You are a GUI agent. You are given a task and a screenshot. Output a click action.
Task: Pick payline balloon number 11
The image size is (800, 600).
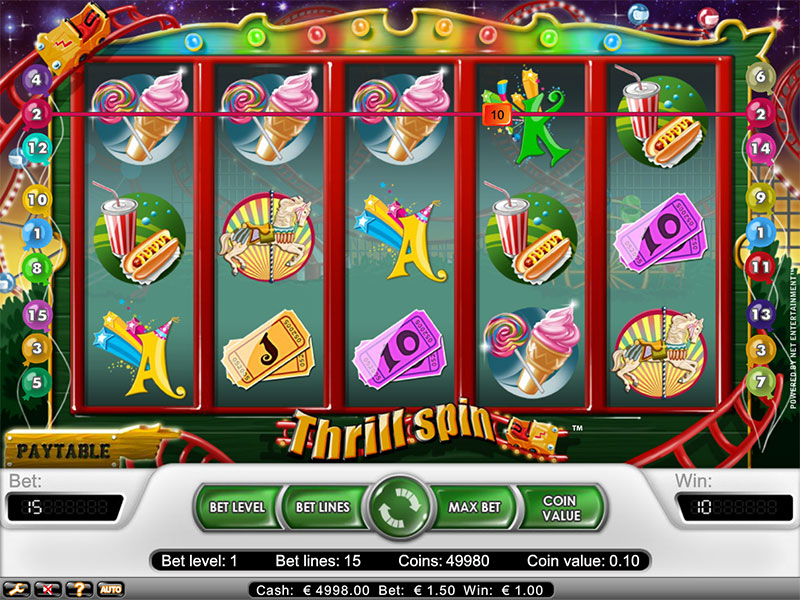tap(761, 267)
